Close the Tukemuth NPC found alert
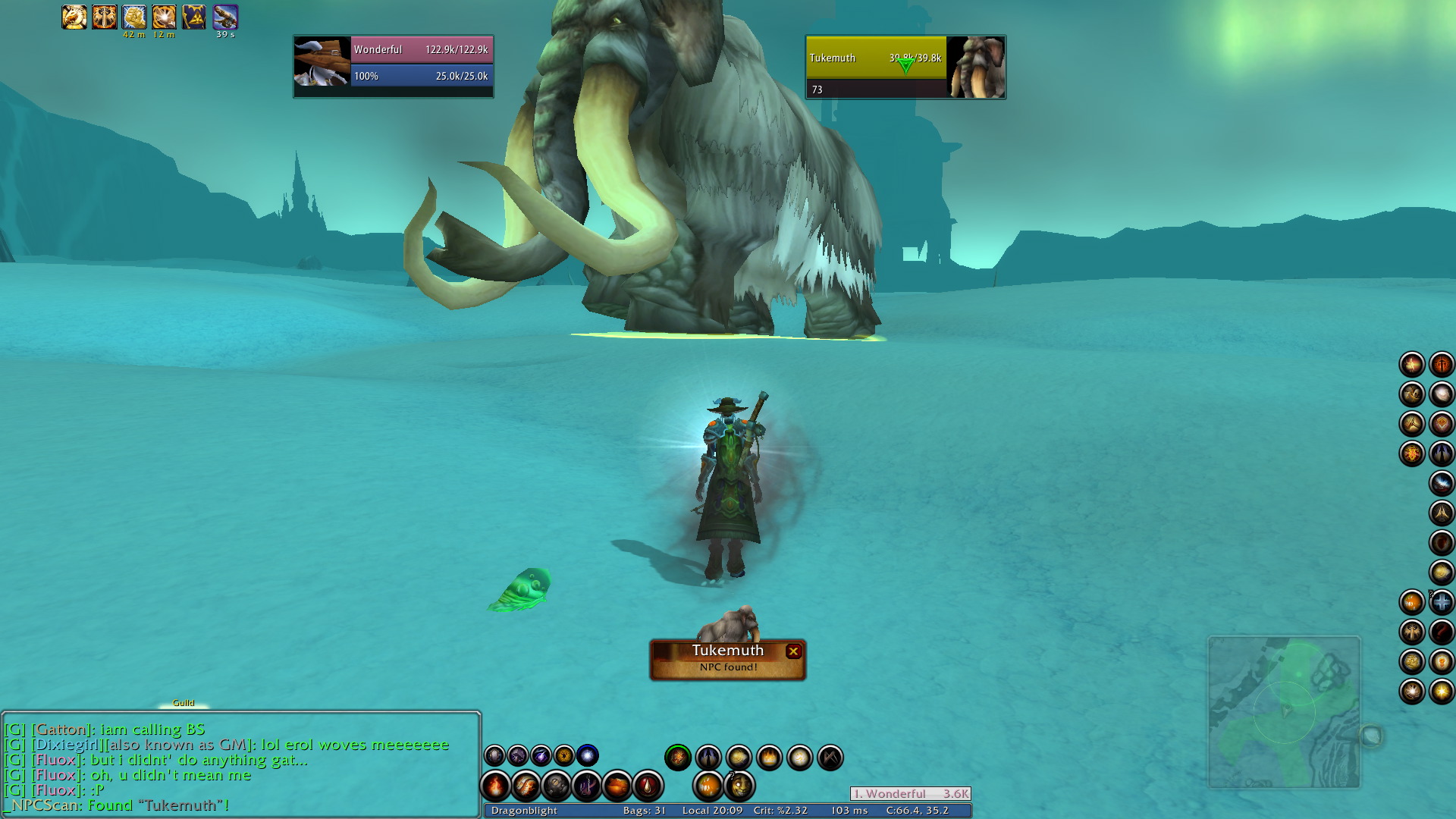1456x819 pixels. [793, 651]
